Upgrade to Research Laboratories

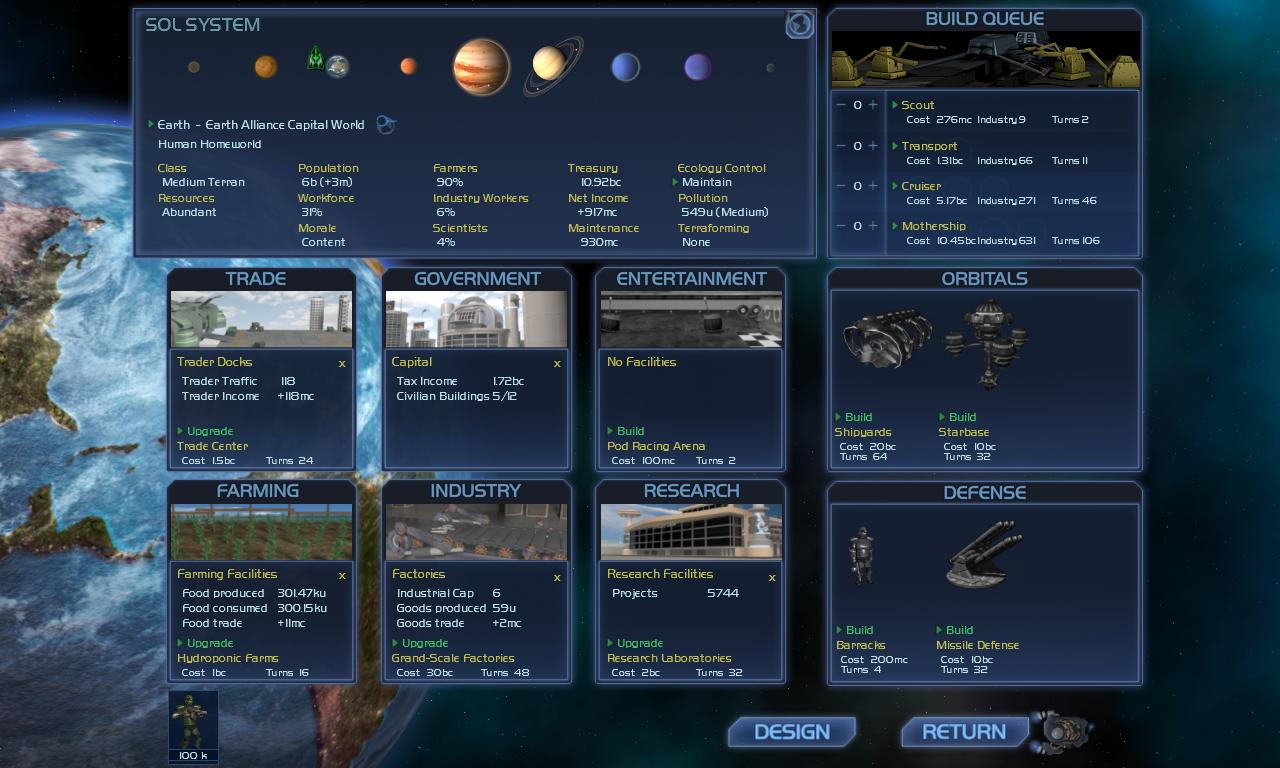639,643
